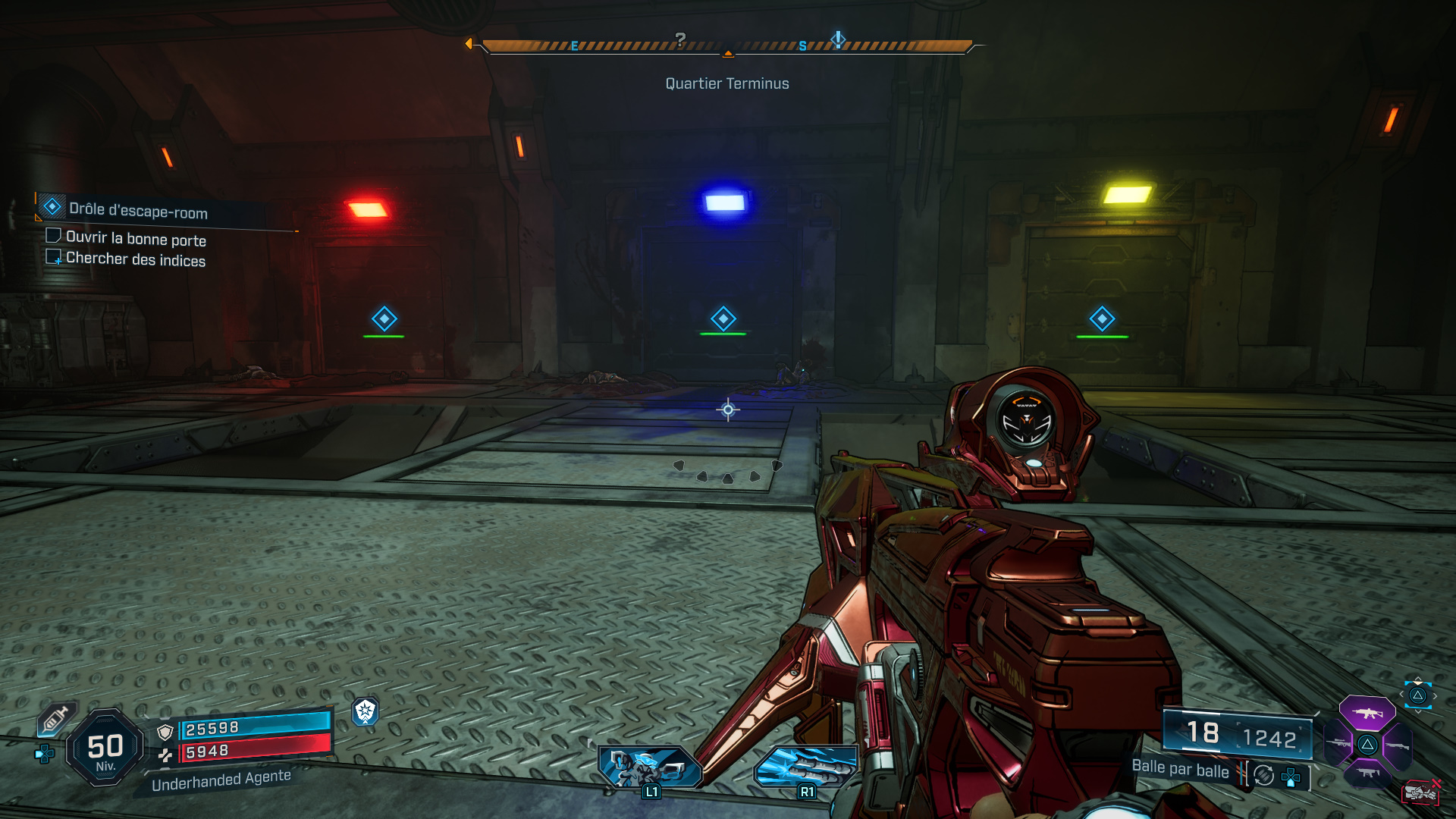The image size is (1456, 819).
Task: Select the assault rifle in the weapon wheel
Action: [1367, 713]
